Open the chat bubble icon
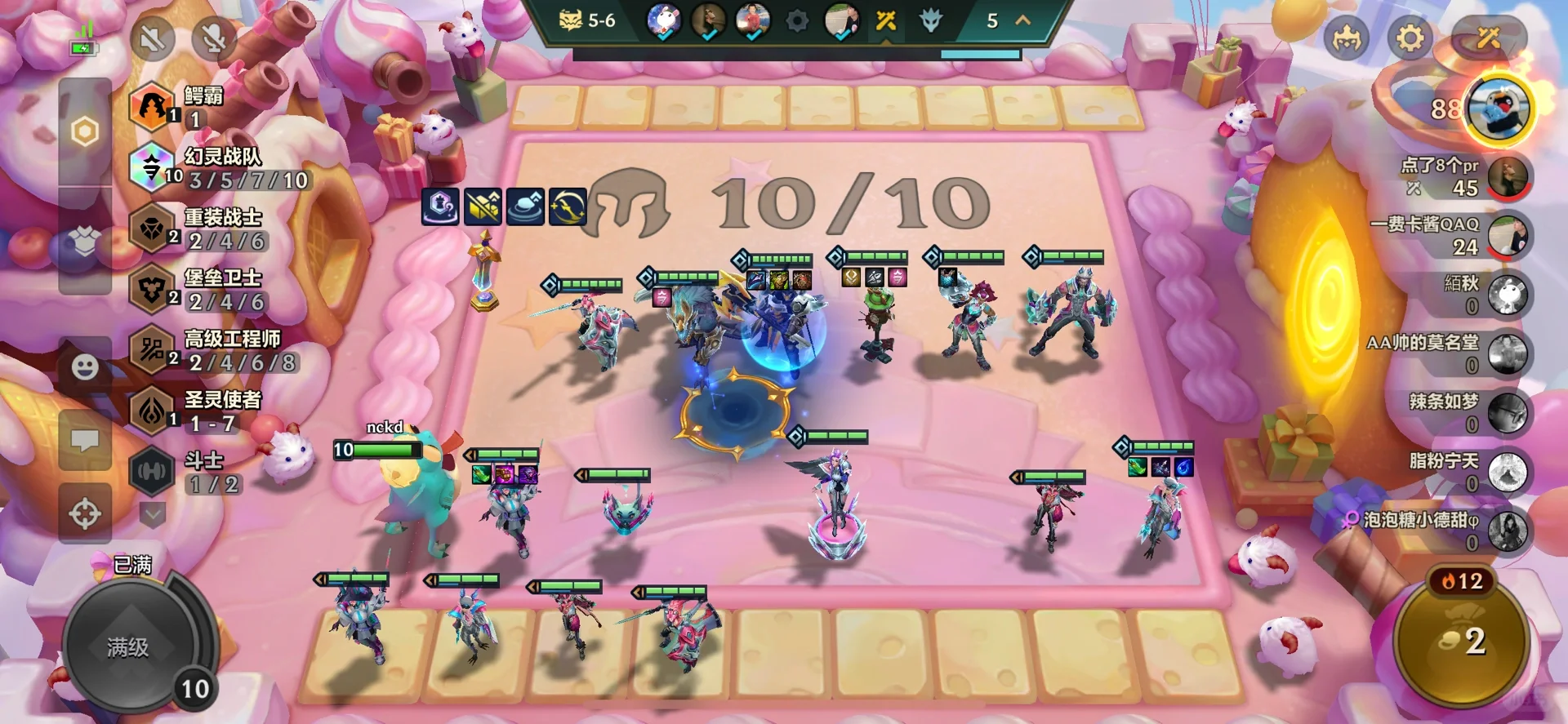Viewport: 1568px width, 724px height. point(85,441)
